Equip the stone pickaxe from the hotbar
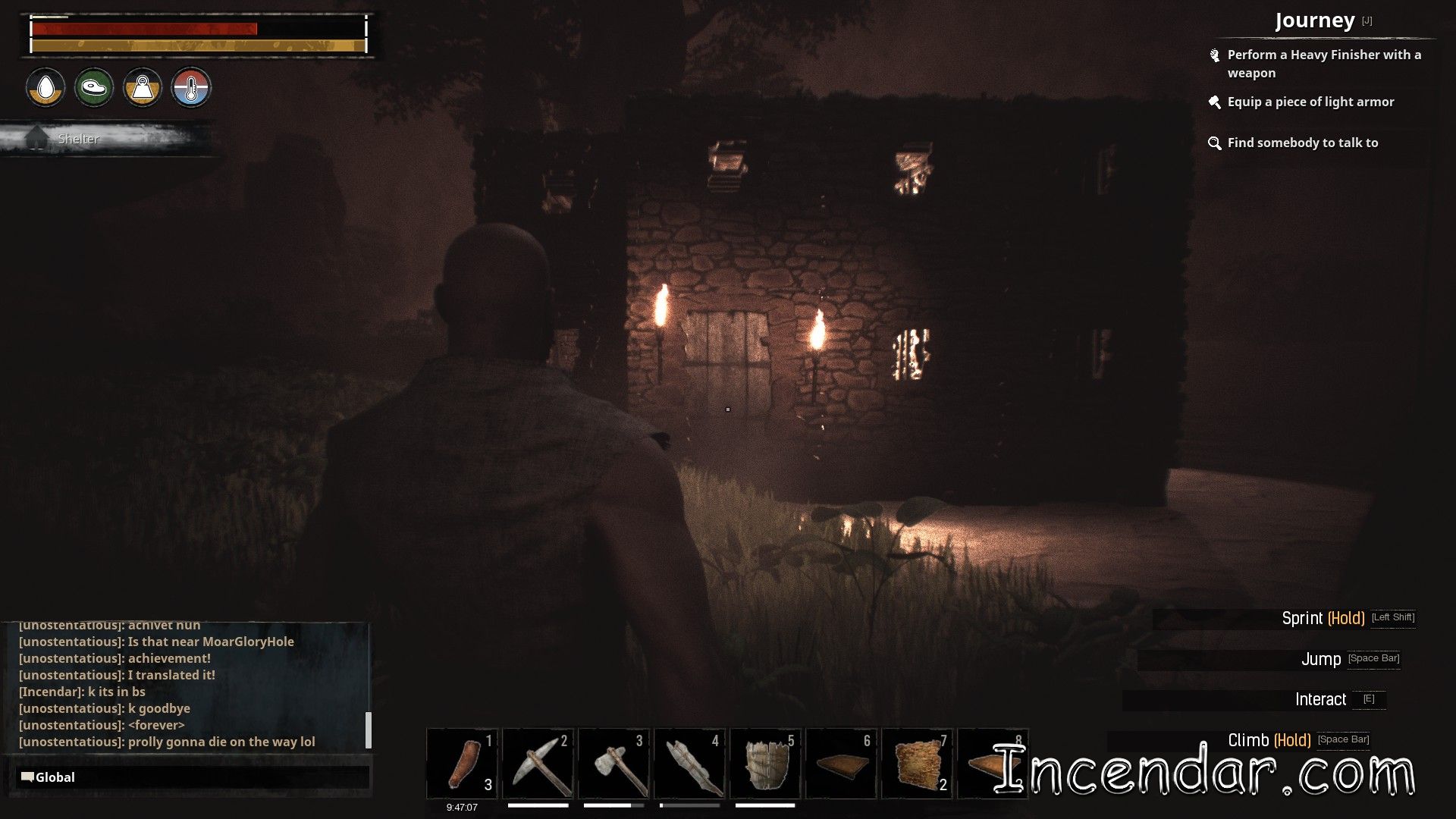Viewport: 1456px width, 819px height. [x=538, y=763]
